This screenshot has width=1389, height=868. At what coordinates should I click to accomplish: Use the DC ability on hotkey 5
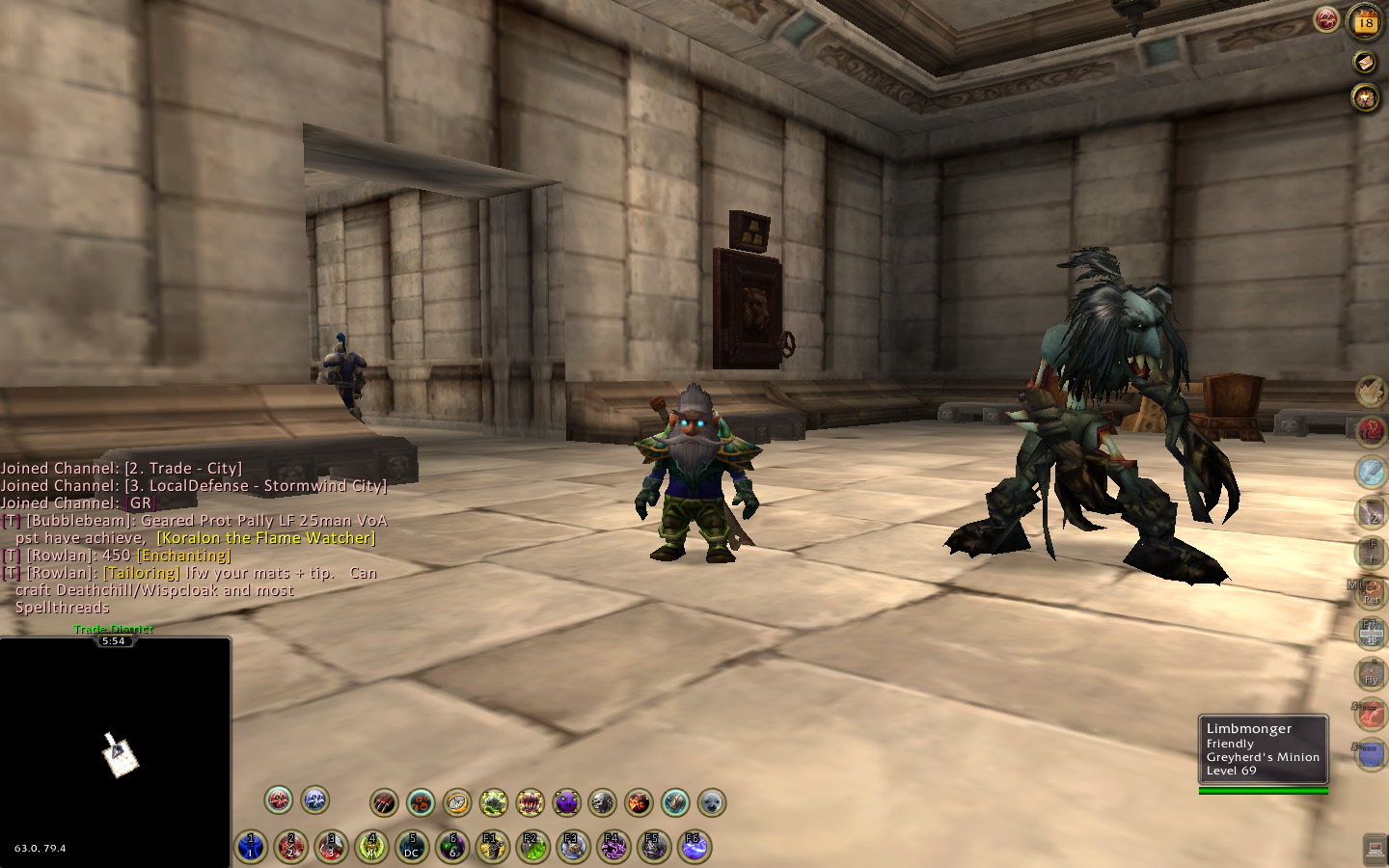pyautogui.click(x=412, y=848)
